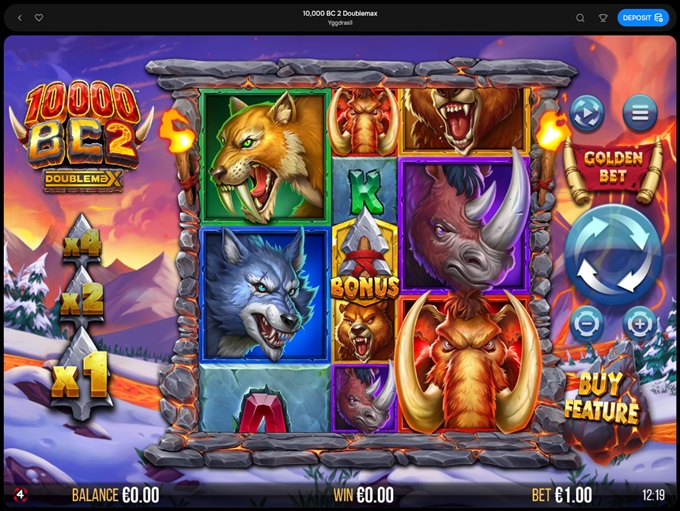The height and width of the screenshot is (511, 680).
Task: Open the hamburger game menu
Action: 640,113
